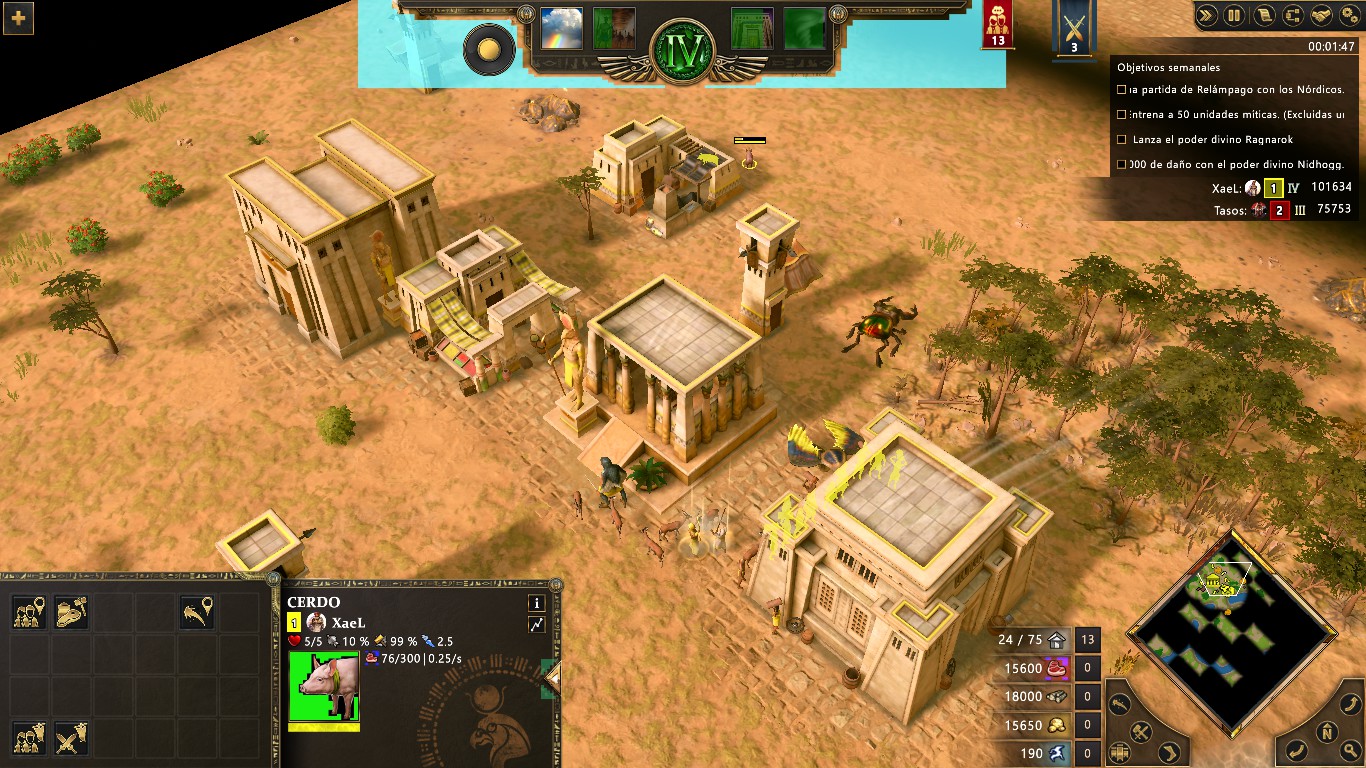Toggle fast-forward game speed
The image size is (1366, 768).
coord(1207,16)
